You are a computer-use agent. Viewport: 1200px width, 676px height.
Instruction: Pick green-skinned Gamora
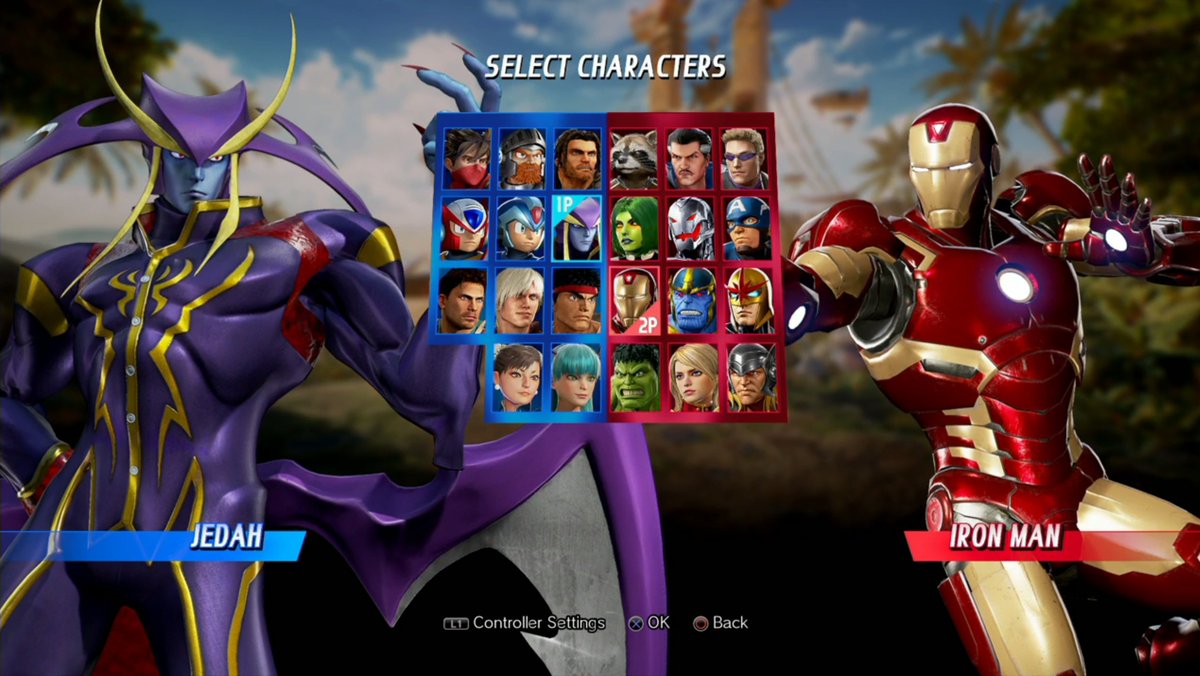(x=635, y=228)
